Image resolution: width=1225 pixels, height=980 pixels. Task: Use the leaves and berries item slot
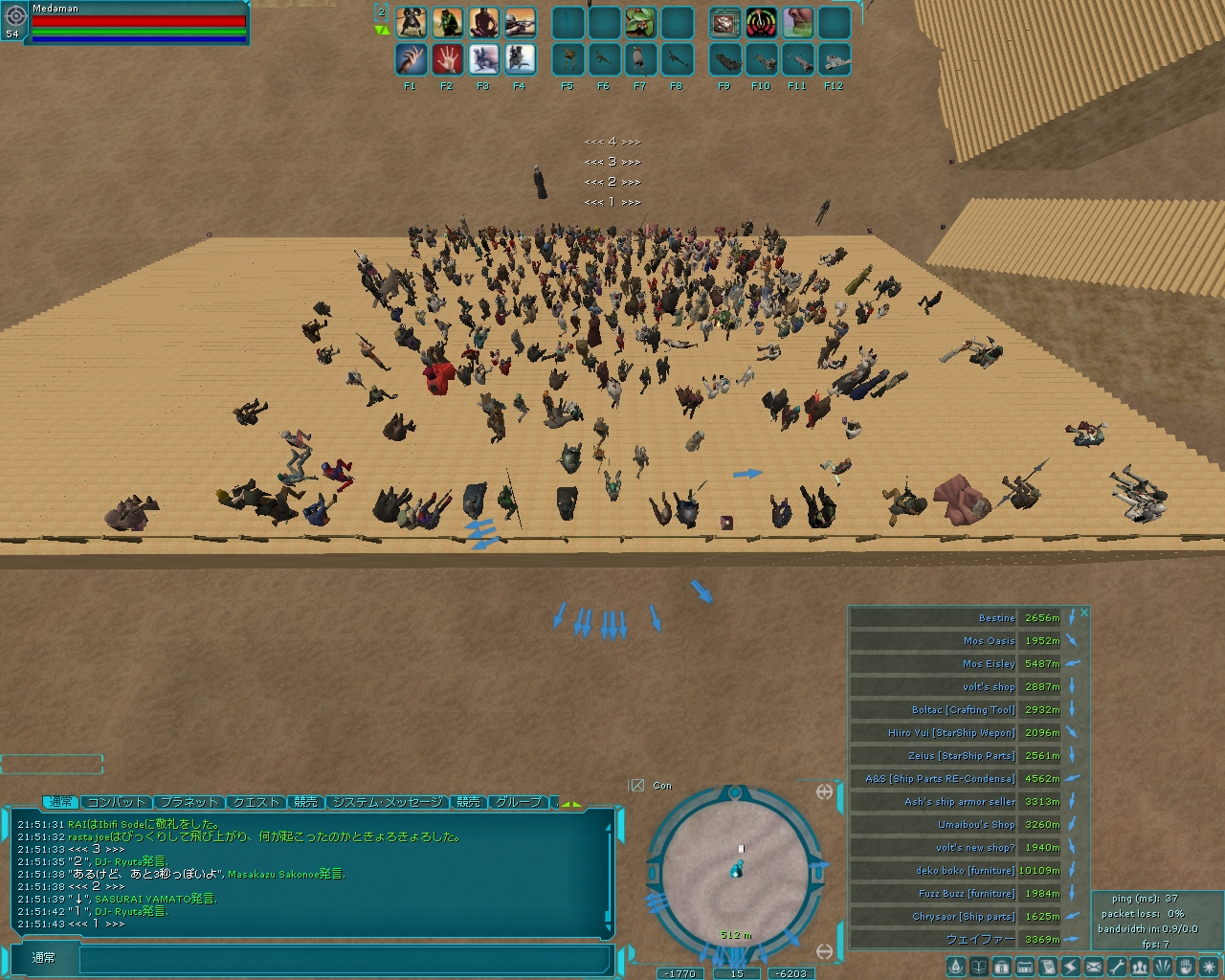pyautogui.click(x=641, y=22)
